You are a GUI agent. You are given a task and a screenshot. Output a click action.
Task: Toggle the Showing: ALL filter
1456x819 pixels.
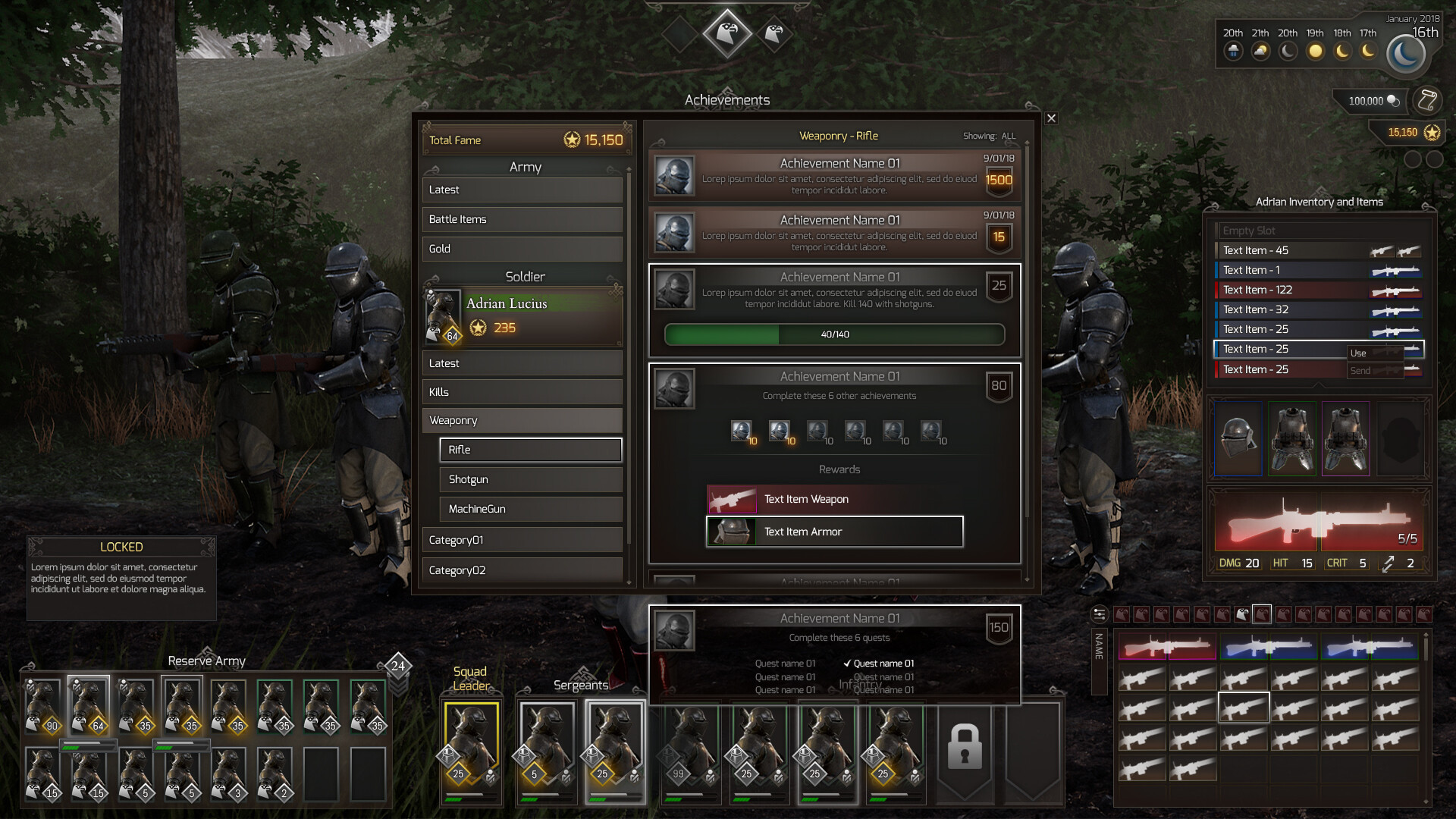[x=990, y=136]
